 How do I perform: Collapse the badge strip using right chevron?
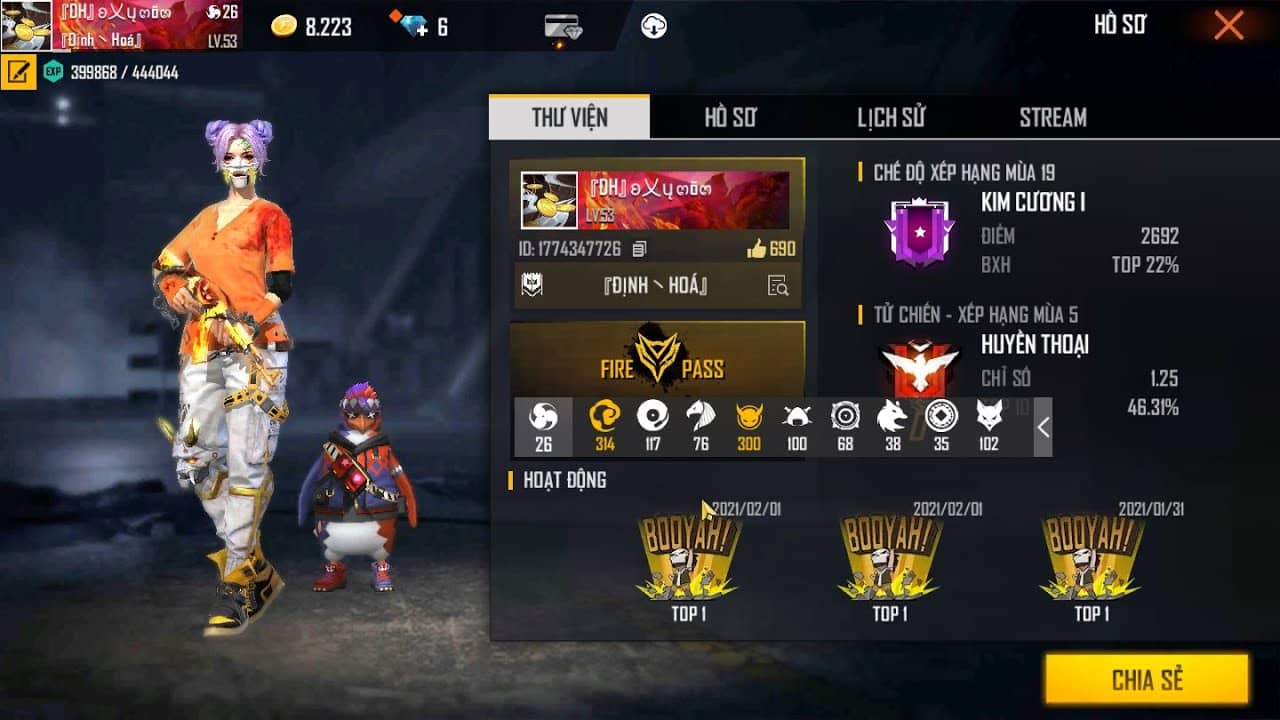[1042, 427]
